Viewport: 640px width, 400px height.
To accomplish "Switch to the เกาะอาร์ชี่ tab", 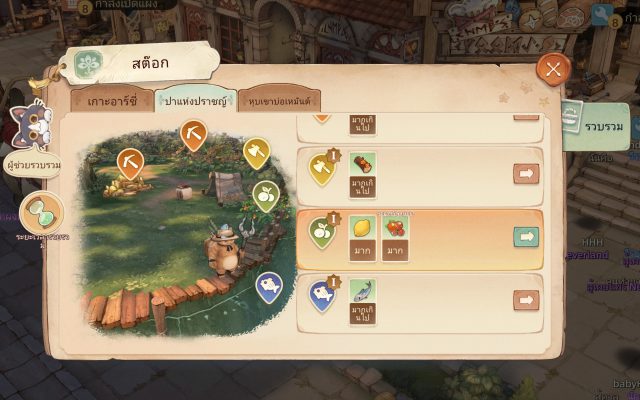I will [x=111, y=101].
